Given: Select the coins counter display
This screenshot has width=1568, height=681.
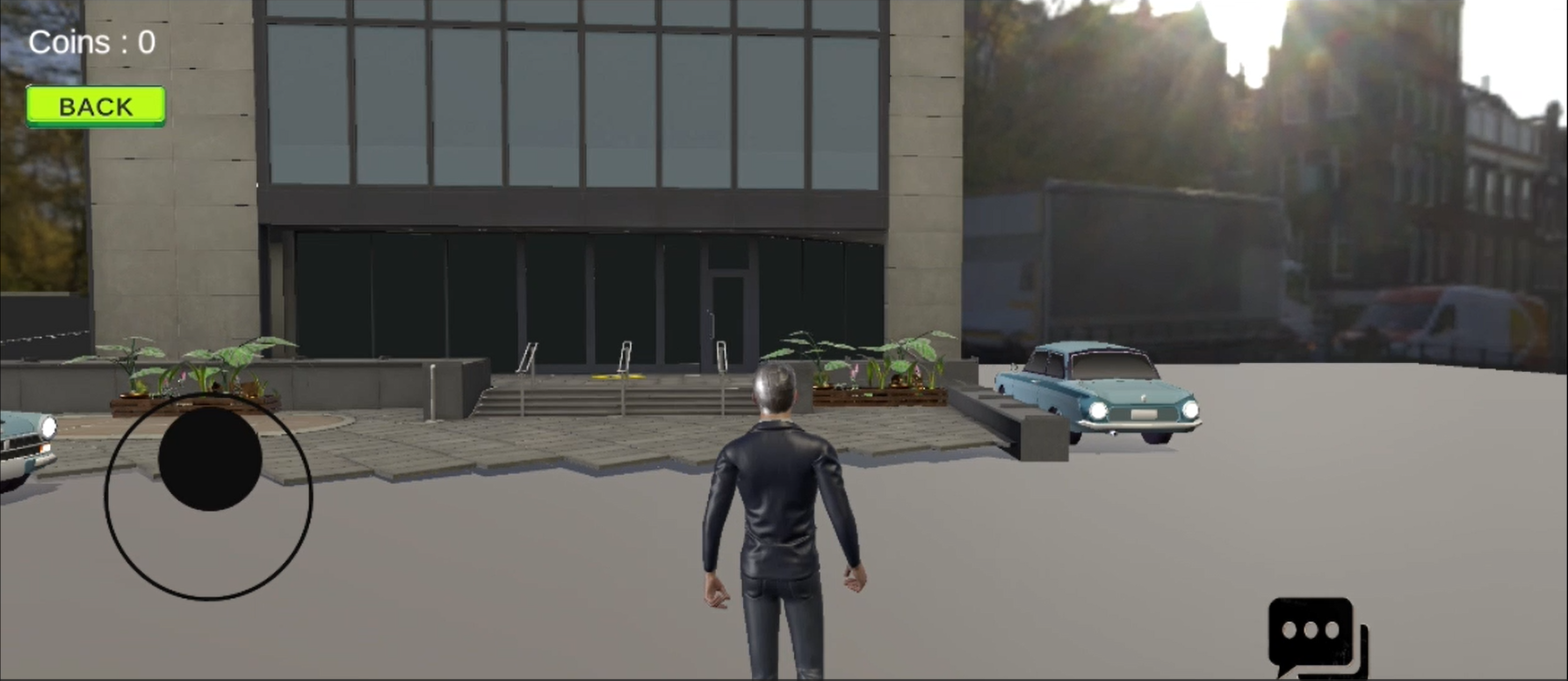Looking at the screenshot, I should point(91,40).
